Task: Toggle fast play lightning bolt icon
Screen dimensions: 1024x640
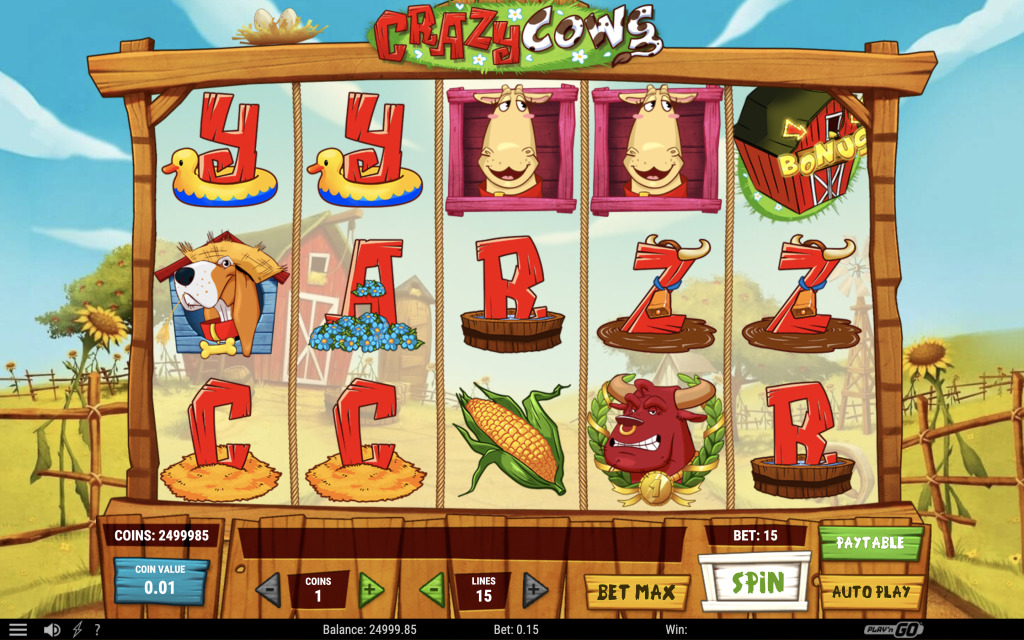Action: pos(77,630)
